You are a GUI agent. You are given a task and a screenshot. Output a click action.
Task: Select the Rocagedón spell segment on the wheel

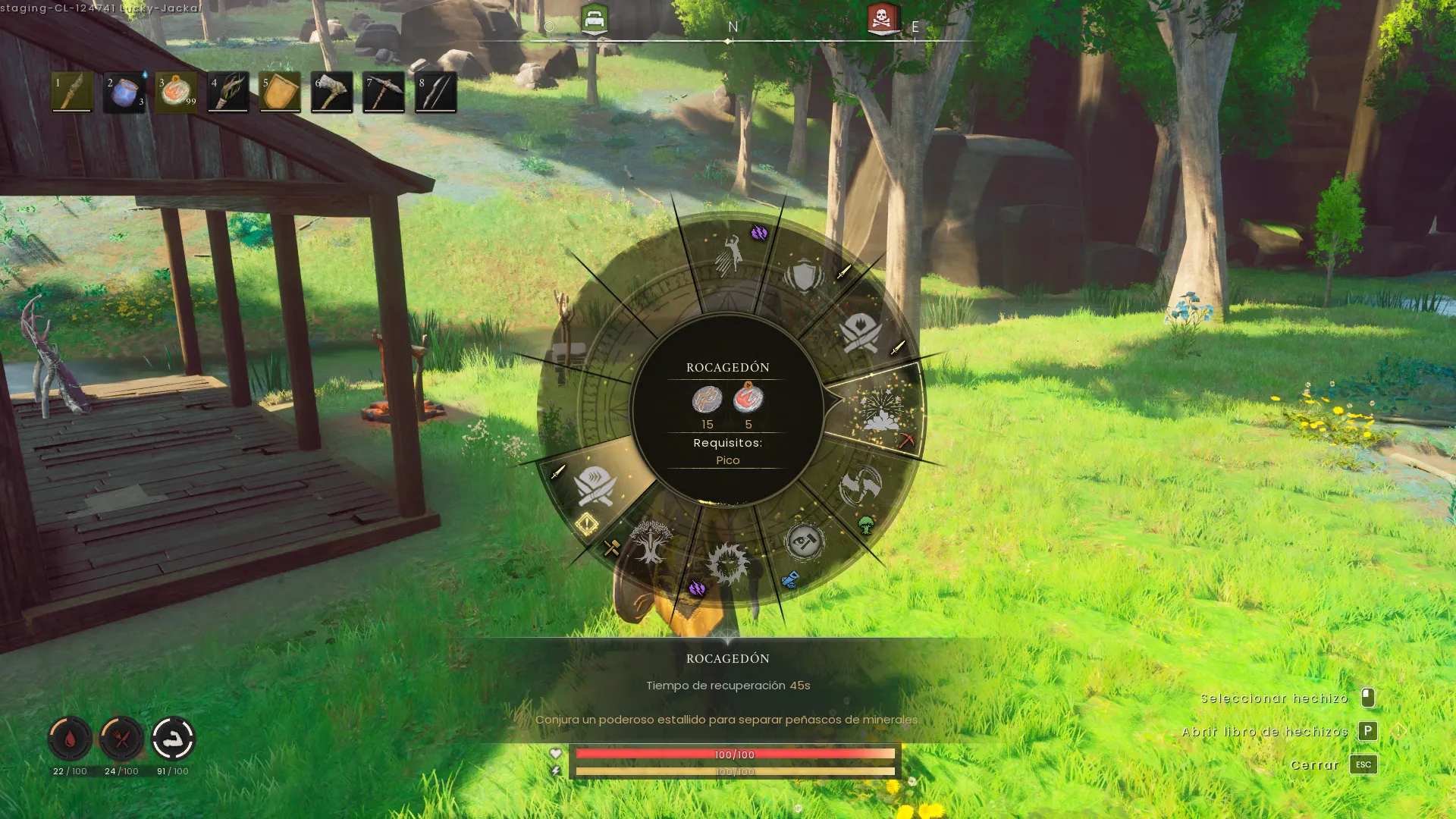point(880,411)
